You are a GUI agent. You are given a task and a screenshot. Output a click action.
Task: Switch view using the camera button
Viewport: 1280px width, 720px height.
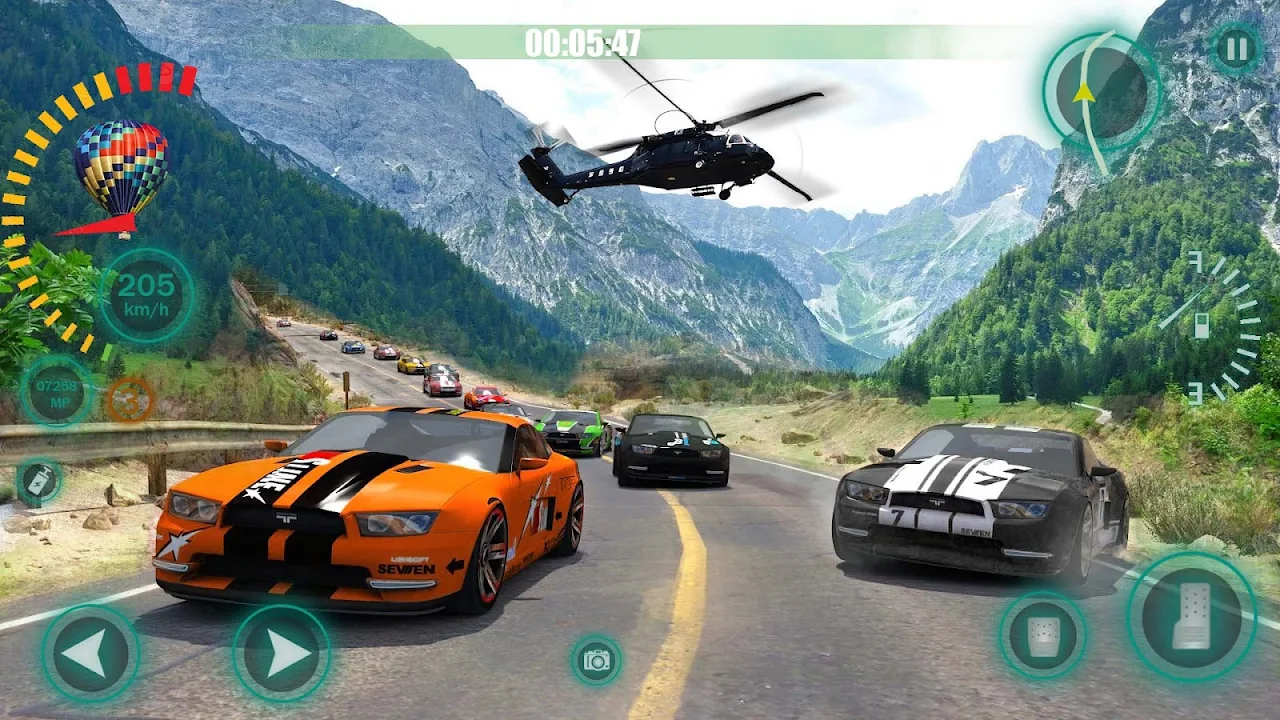pos(597,660)
